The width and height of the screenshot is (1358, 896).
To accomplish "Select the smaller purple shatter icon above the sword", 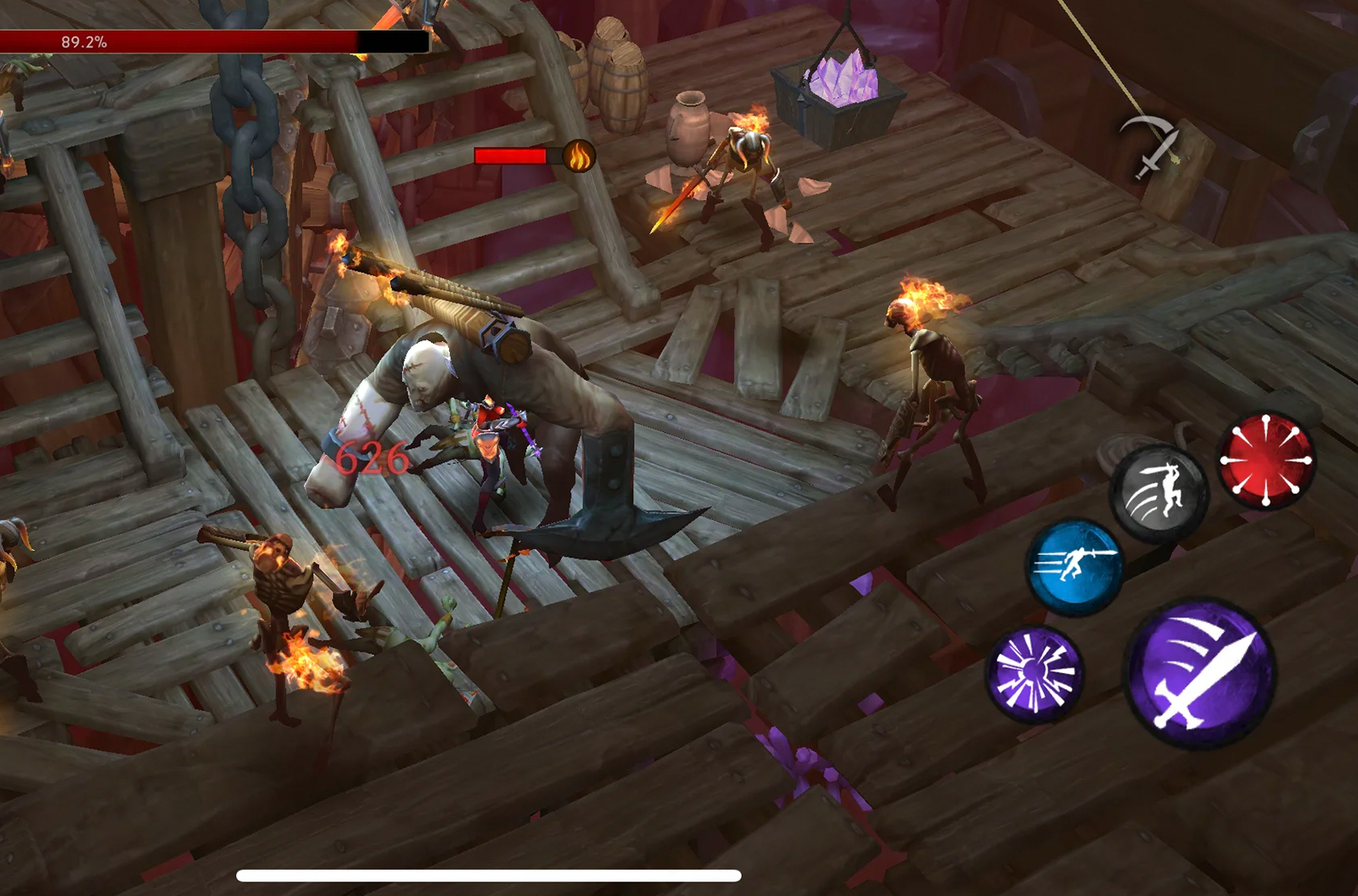I will 1035,672.
